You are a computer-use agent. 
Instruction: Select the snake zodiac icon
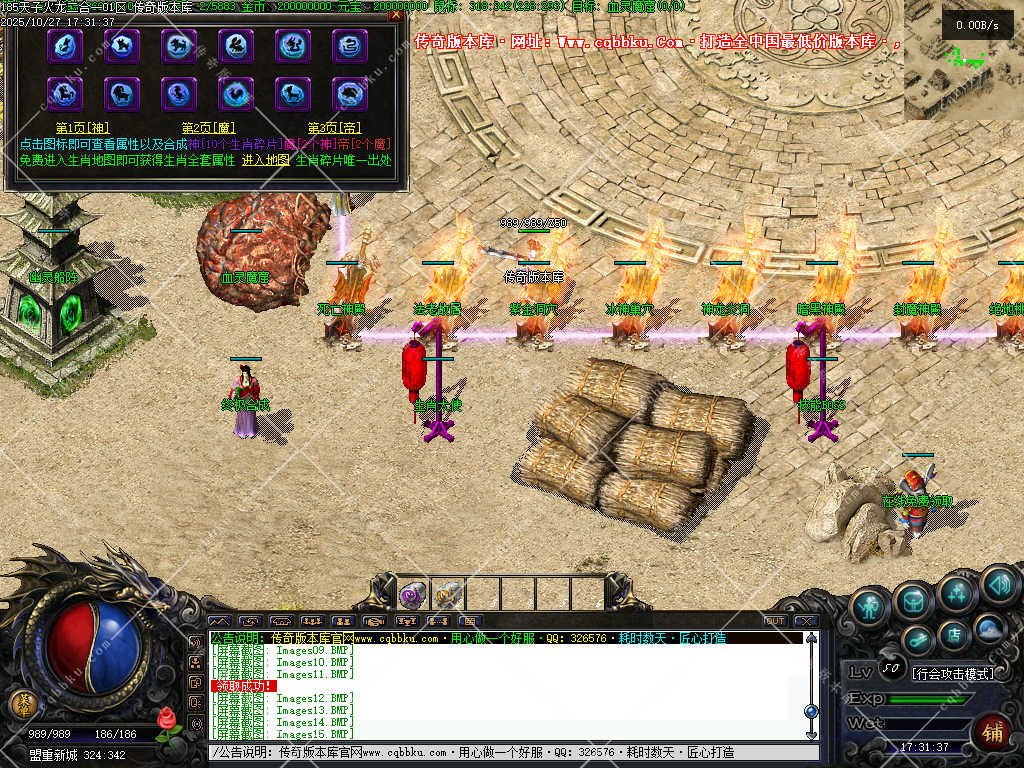click(350, 45)
